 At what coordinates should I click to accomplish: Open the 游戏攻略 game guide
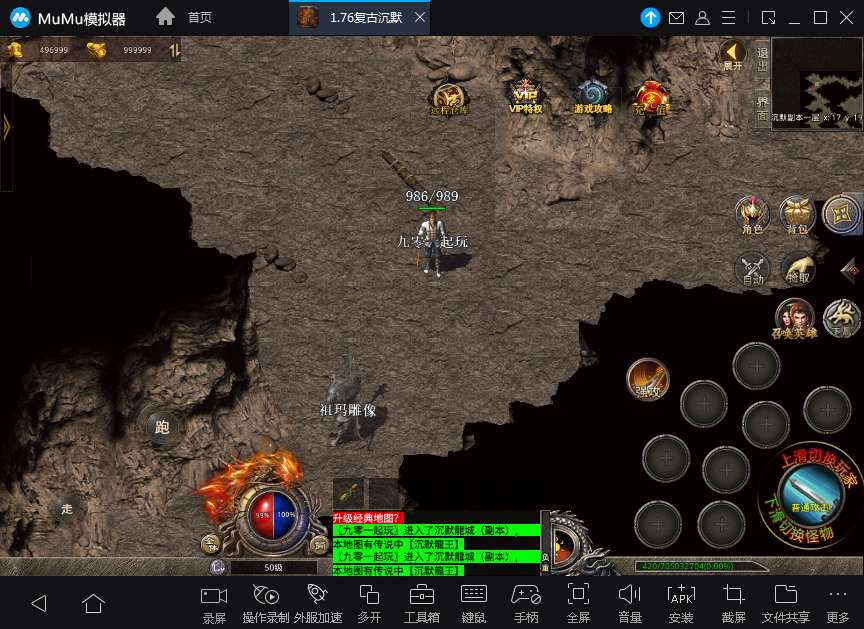coord(592,96)
